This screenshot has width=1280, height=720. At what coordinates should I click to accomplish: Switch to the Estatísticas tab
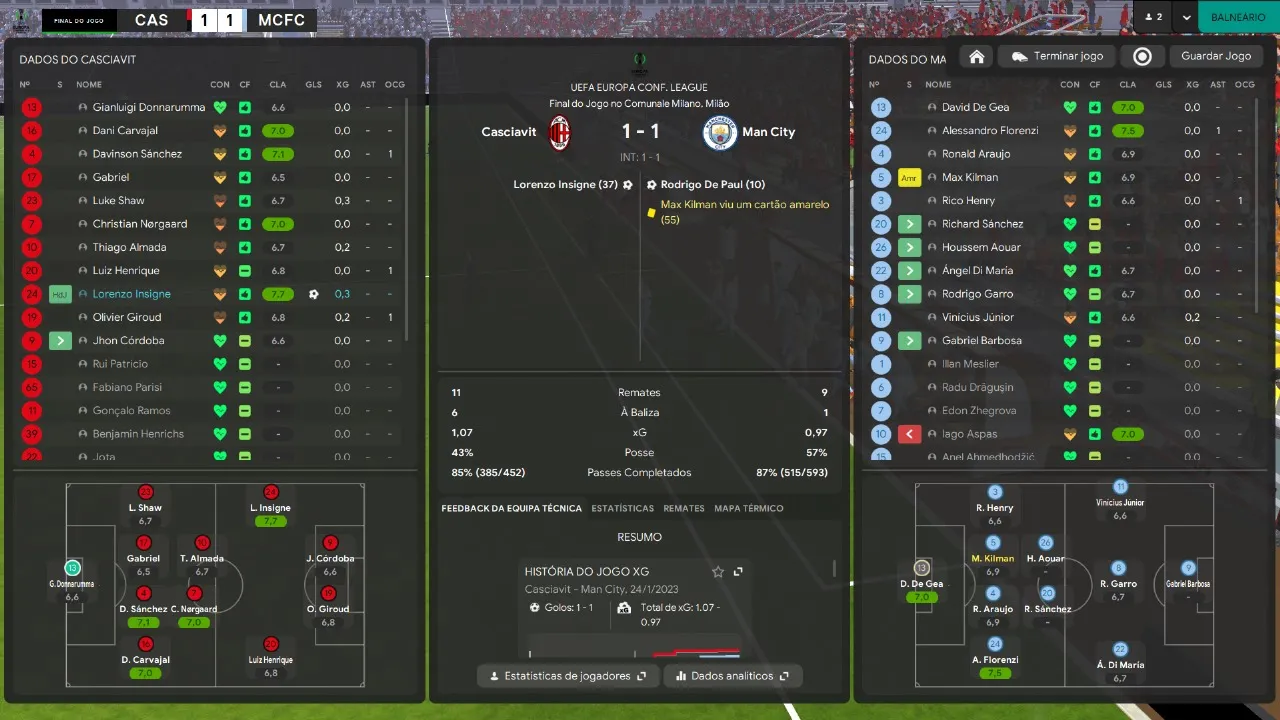pos(622,509)
